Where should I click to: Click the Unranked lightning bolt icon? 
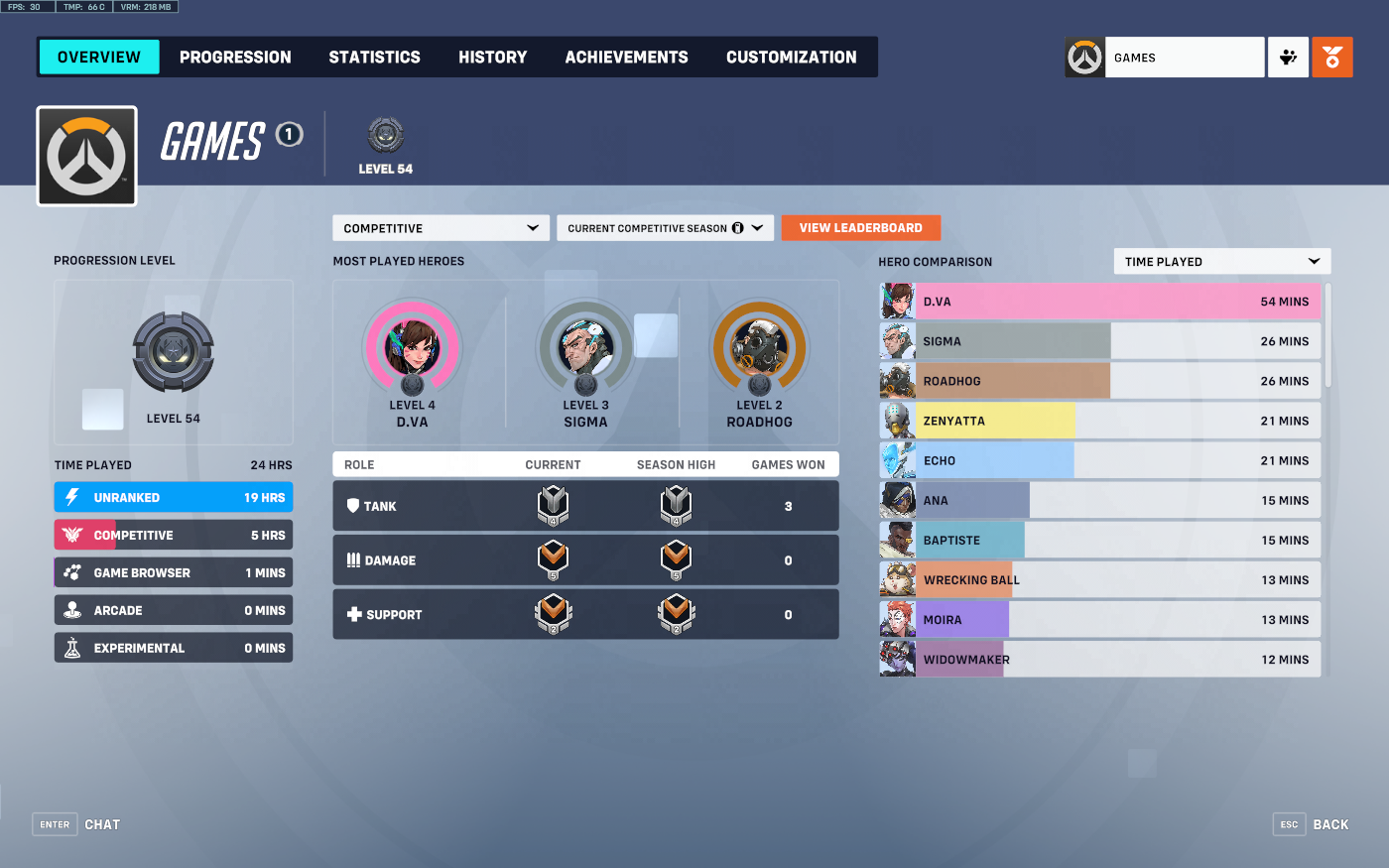(x=70, y=497)
